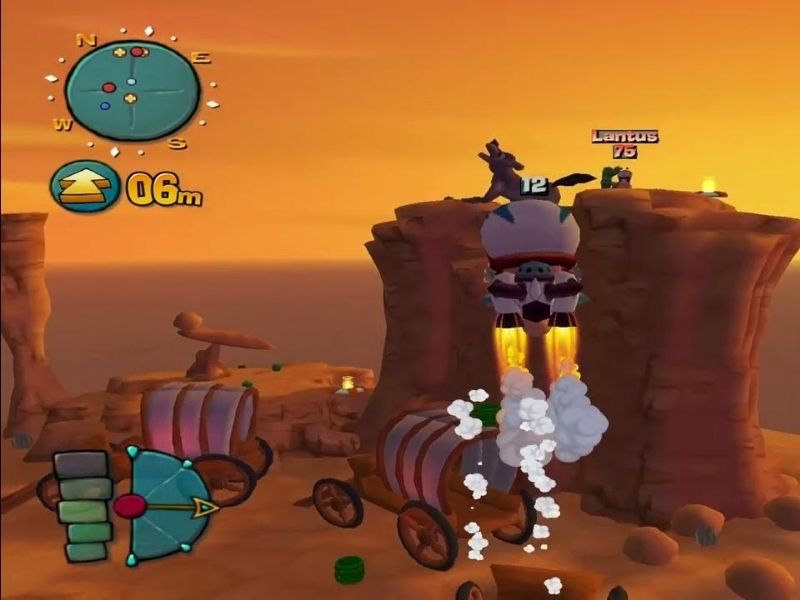
Task: Click the circular compass radar minimap
Action: [x=130, y=91]
